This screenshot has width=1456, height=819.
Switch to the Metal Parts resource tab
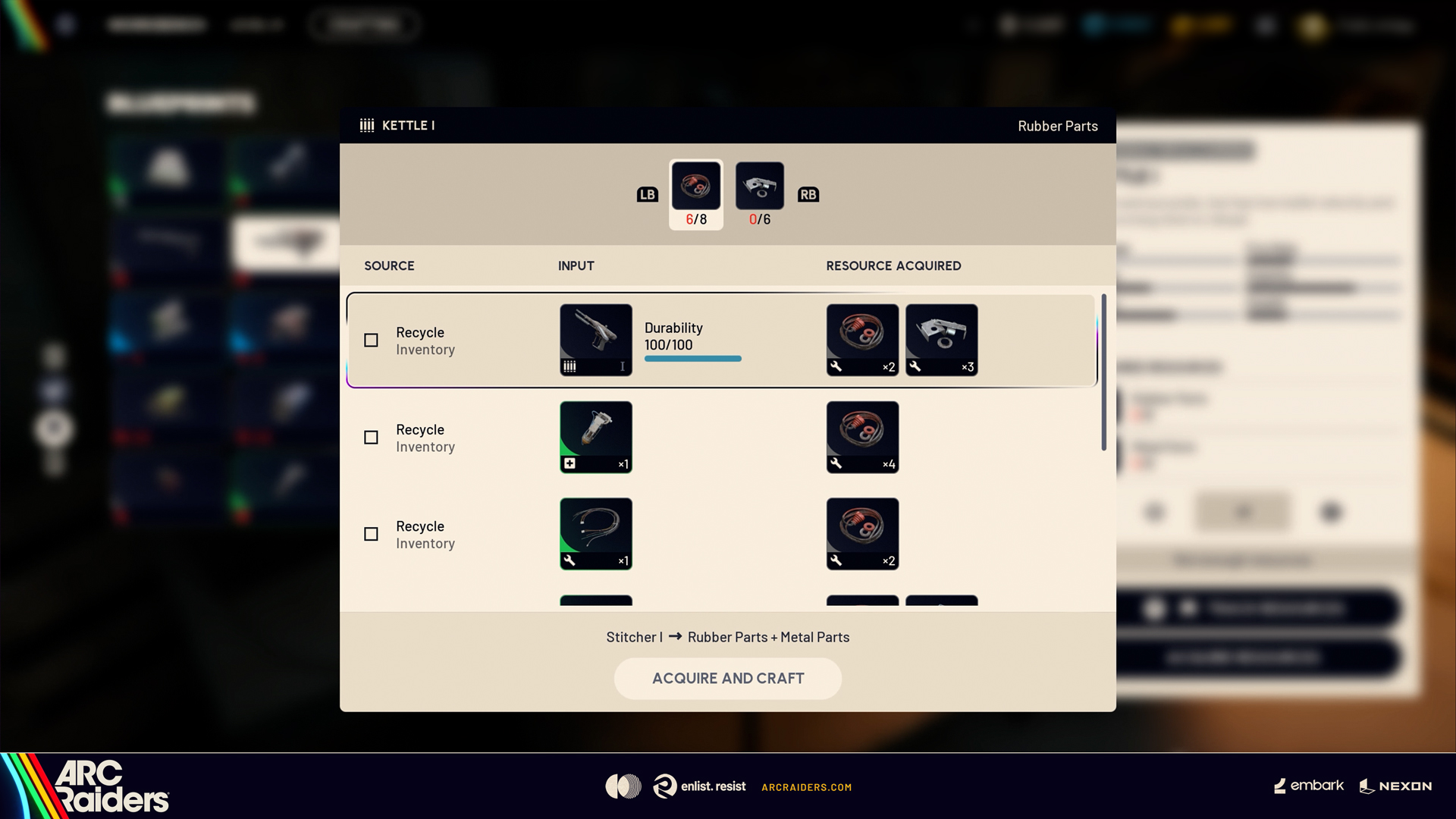click(759, 187)
